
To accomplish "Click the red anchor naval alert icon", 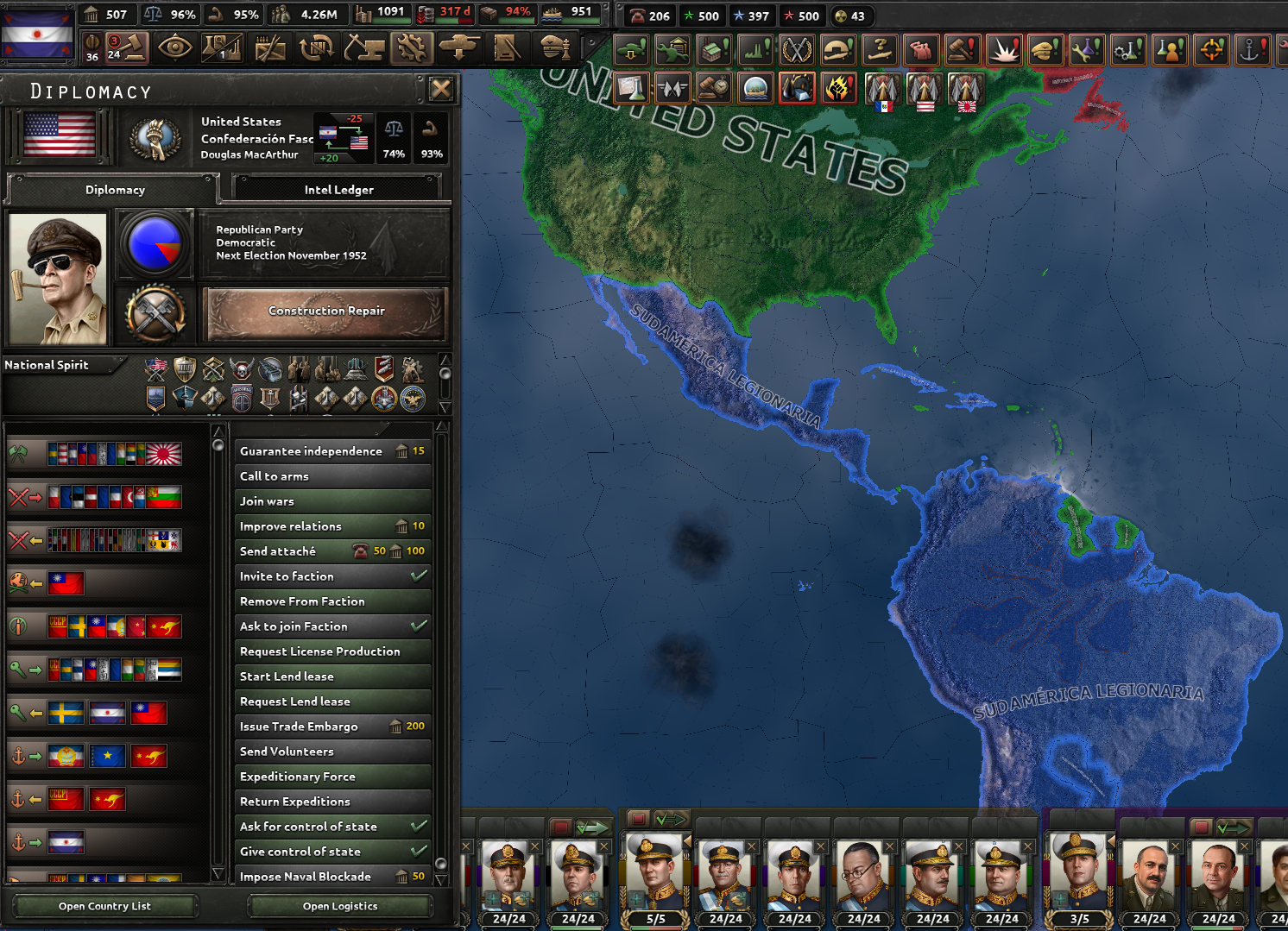I will (x=1253, y=49).
